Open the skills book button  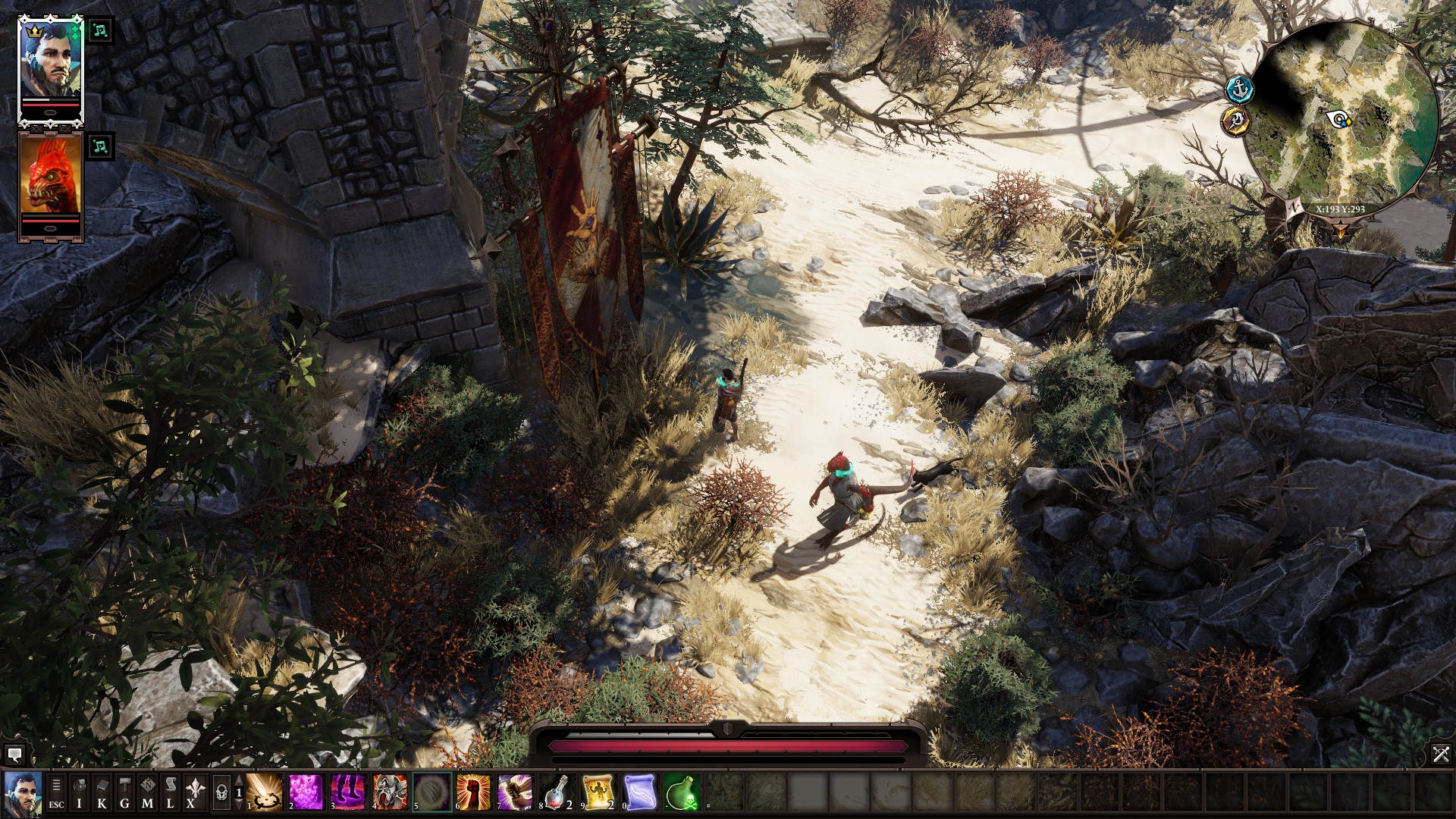(102, 793)
